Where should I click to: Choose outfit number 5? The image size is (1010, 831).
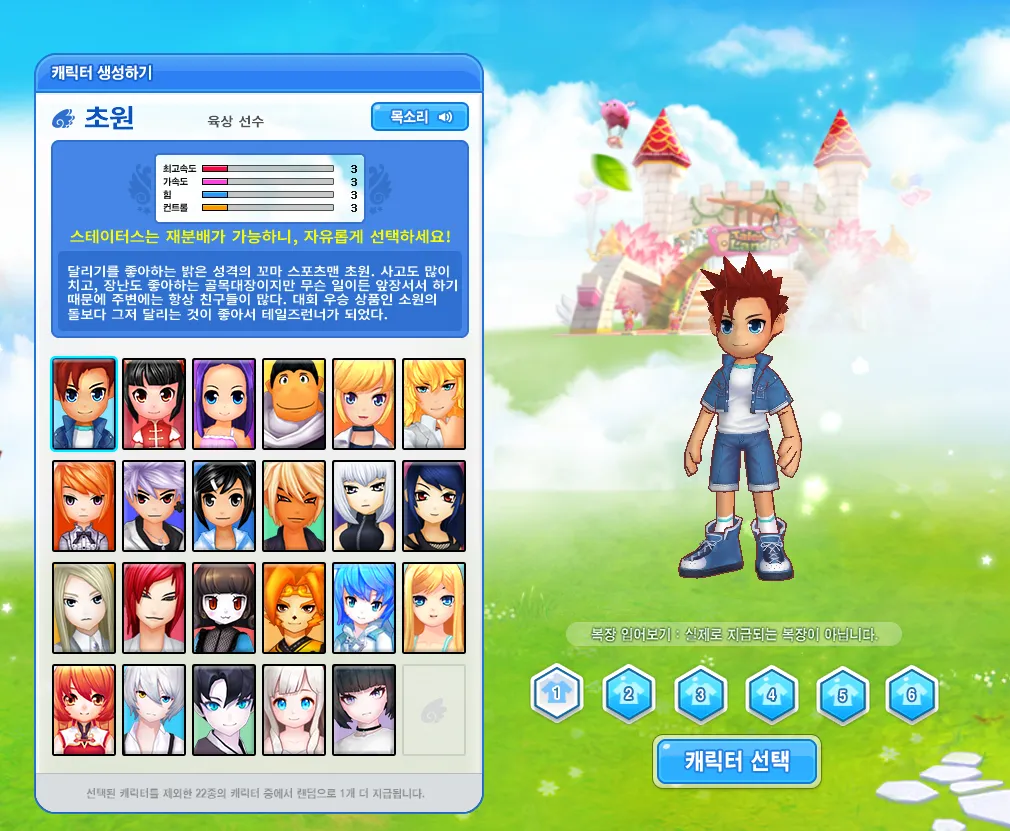pyautogui.click(x=843, y=693)
